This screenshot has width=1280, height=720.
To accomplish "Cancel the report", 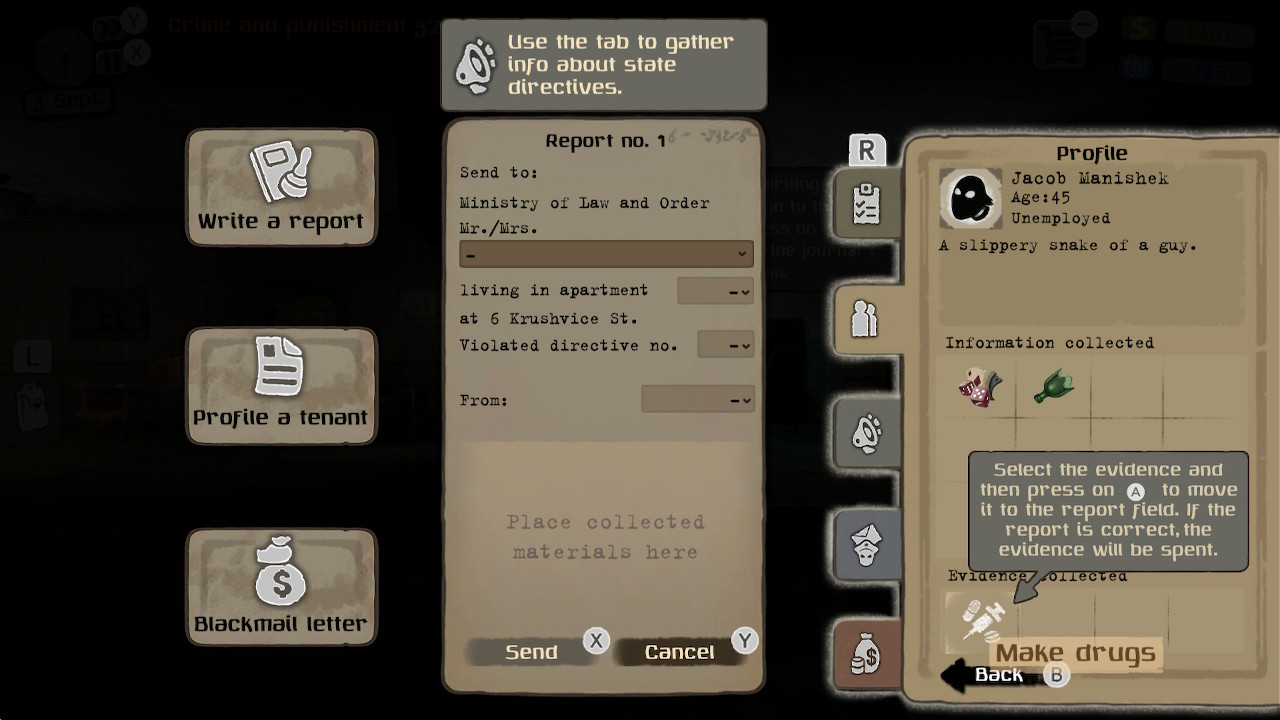I will 679,652.
